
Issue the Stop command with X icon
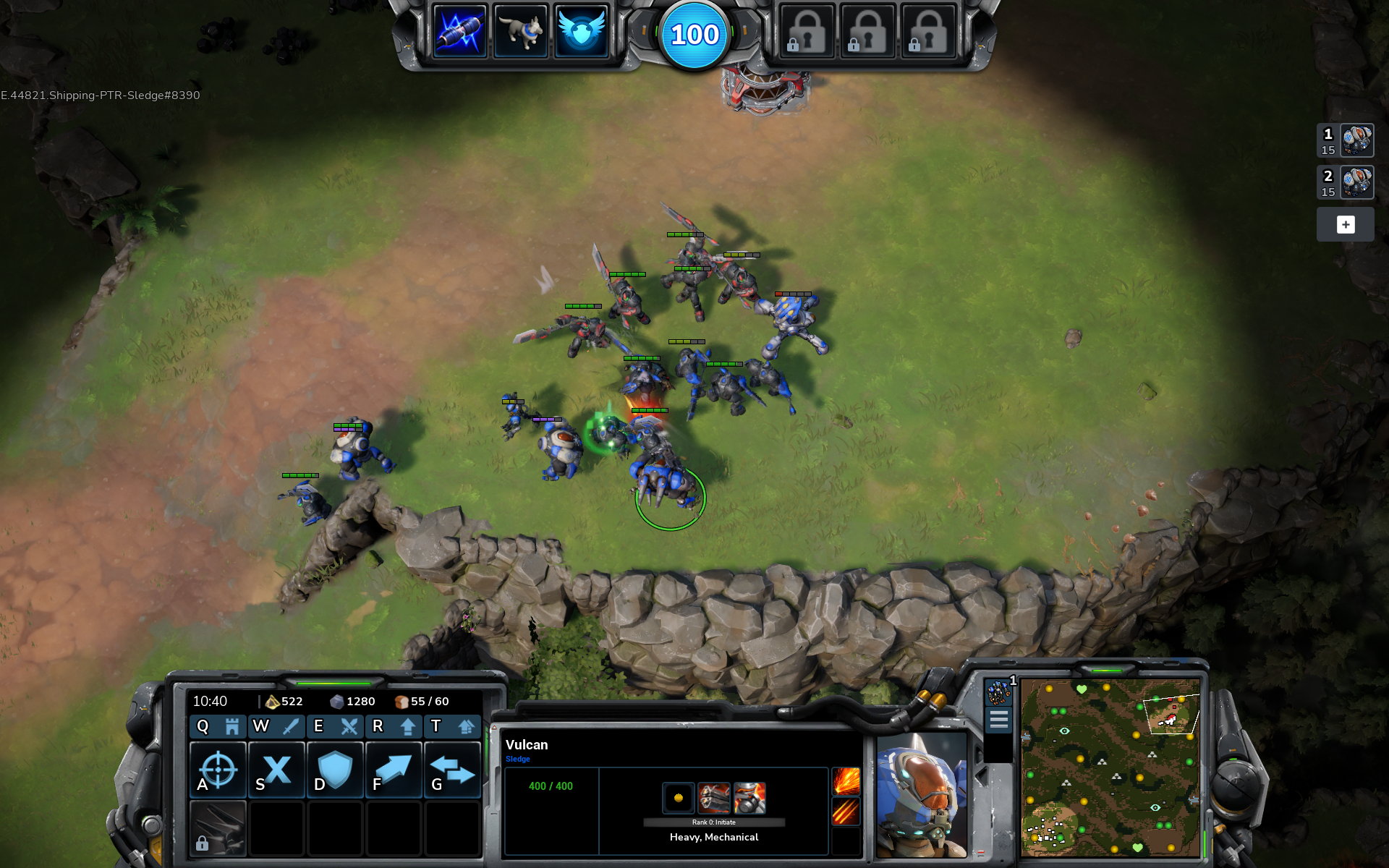[276, 770]
